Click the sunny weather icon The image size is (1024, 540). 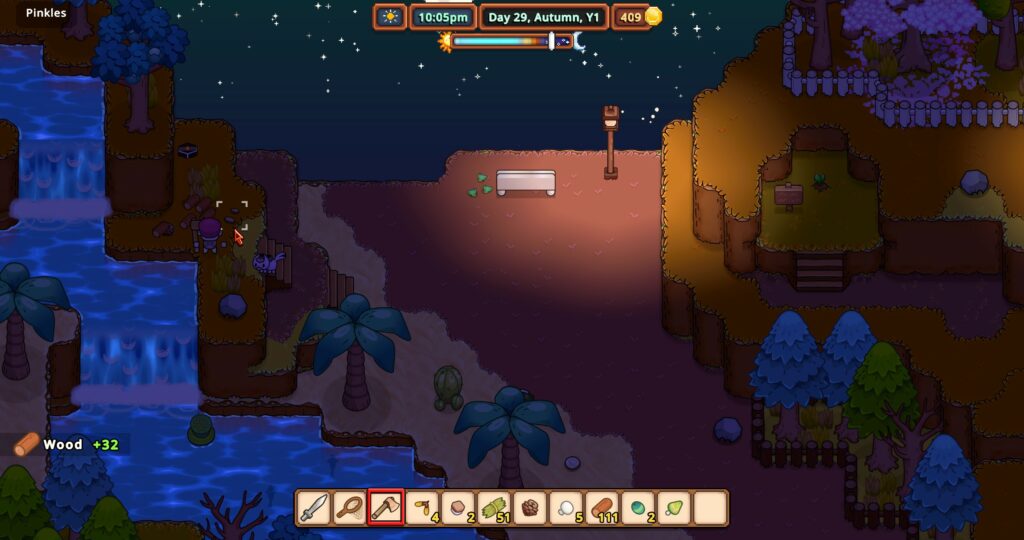click(390, 17)
